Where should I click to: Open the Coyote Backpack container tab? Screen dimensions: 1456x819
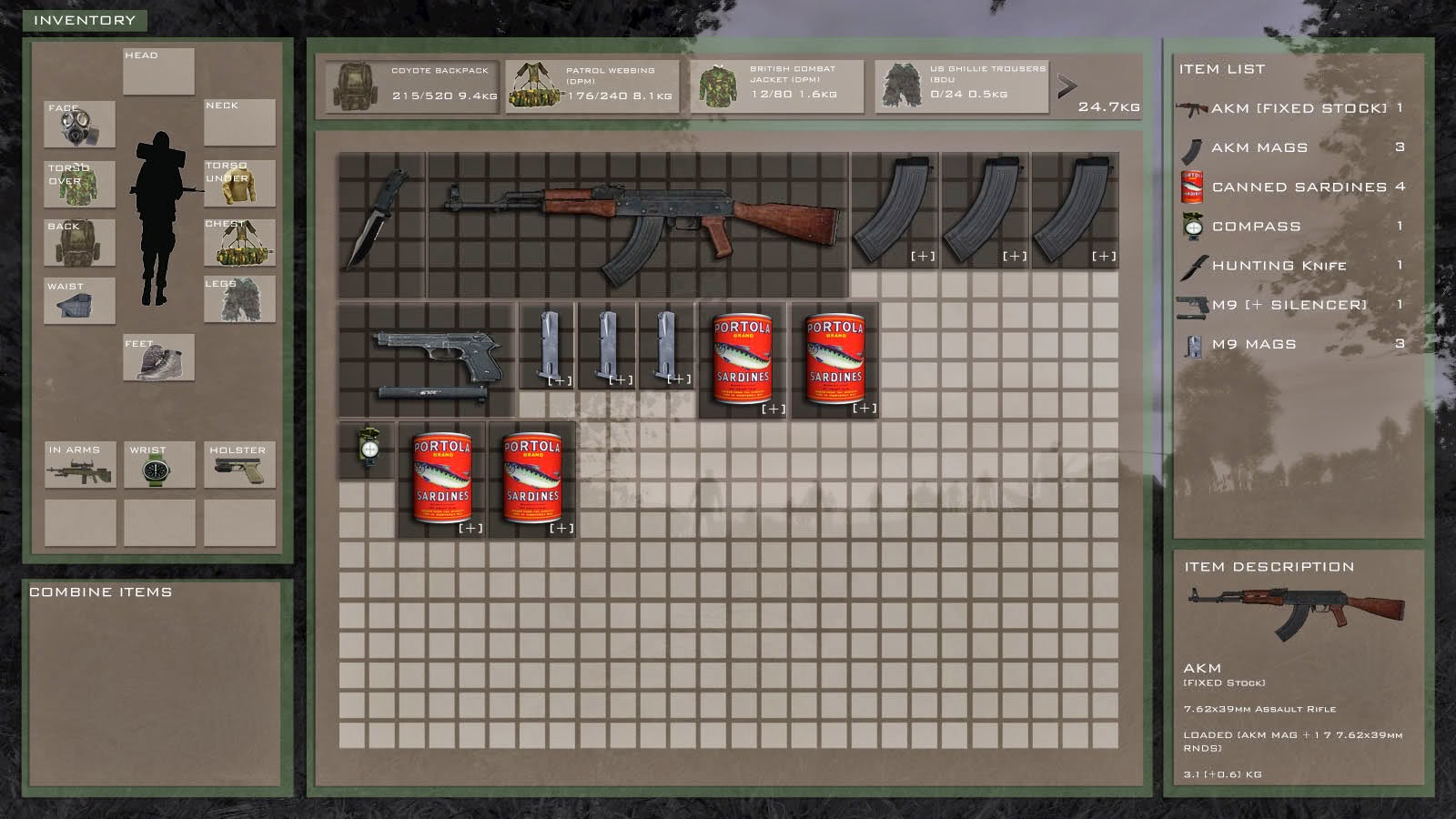click(414, 85)
